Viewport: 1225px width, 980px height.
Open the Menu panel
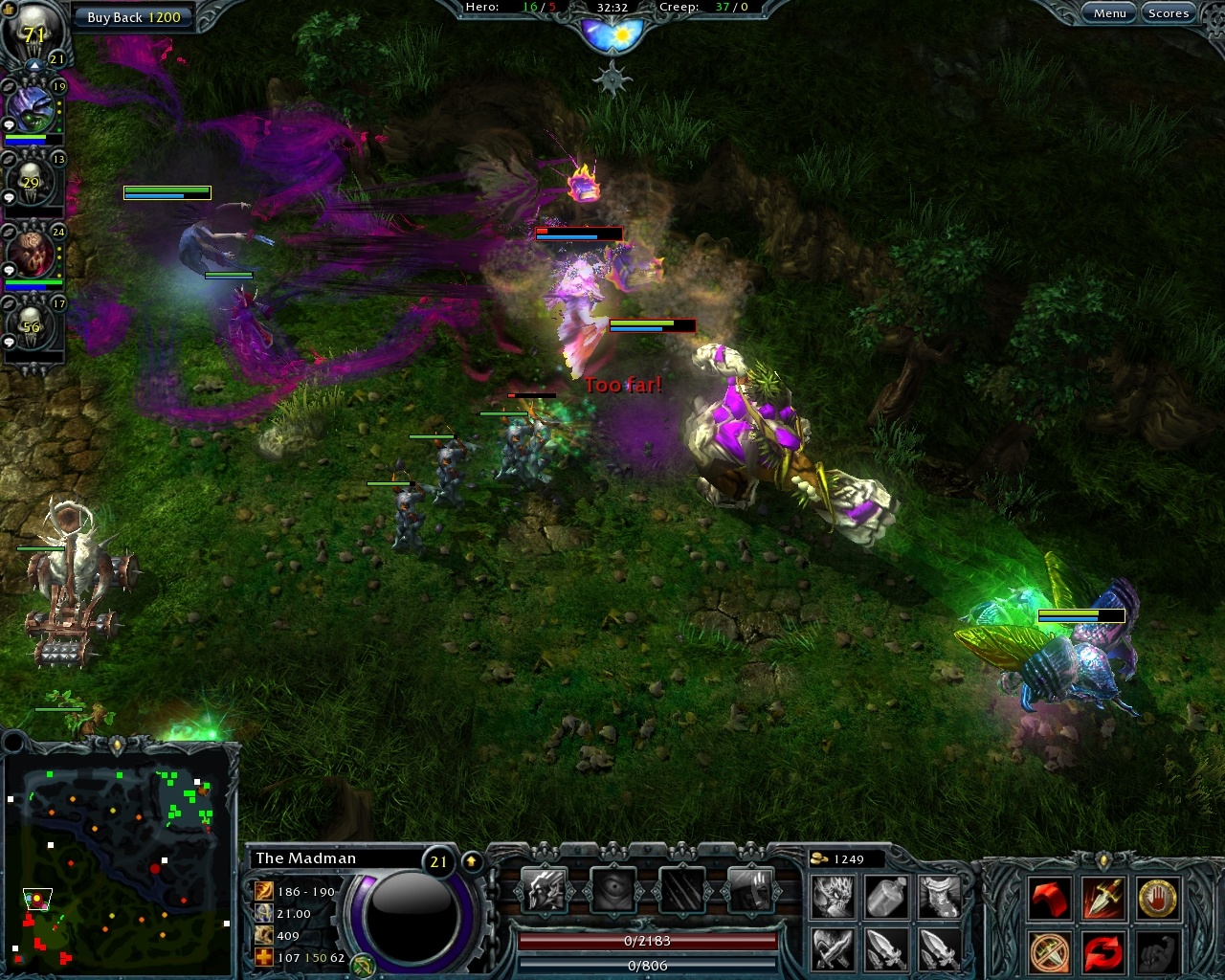tap(1110, 12)
